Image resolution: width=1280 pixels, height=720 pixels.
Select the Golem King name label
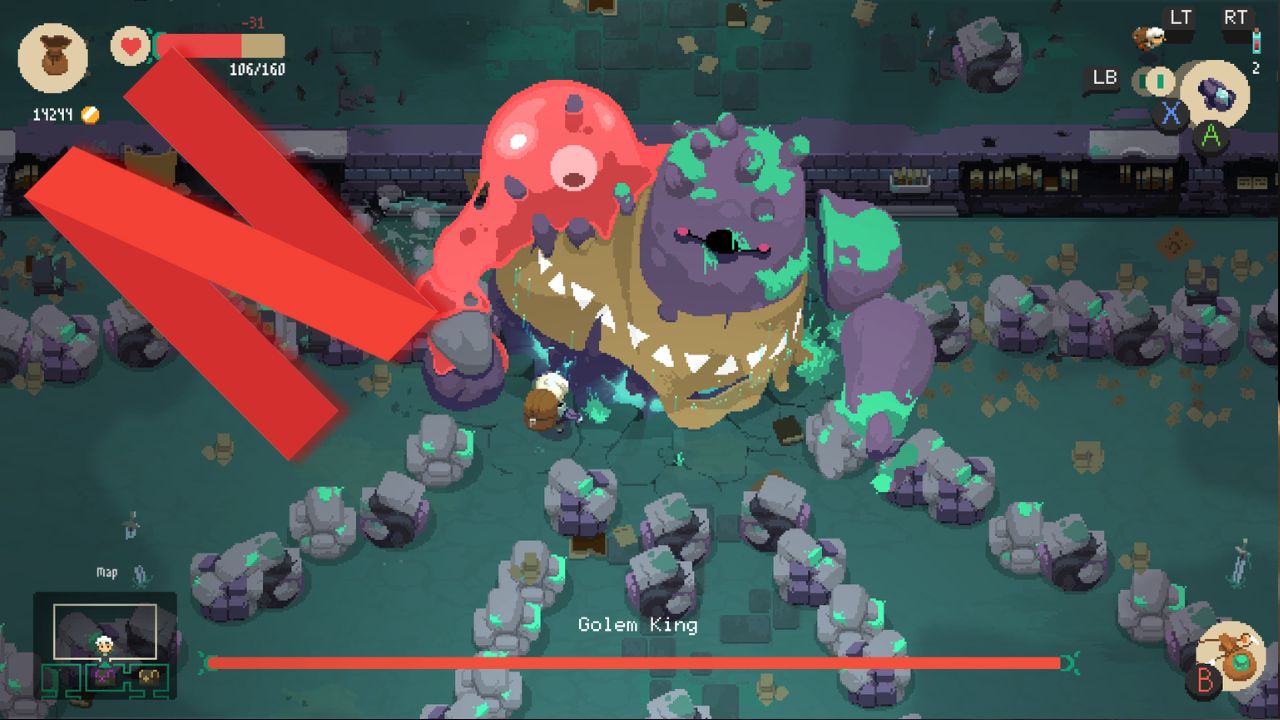tap(640, 624)
